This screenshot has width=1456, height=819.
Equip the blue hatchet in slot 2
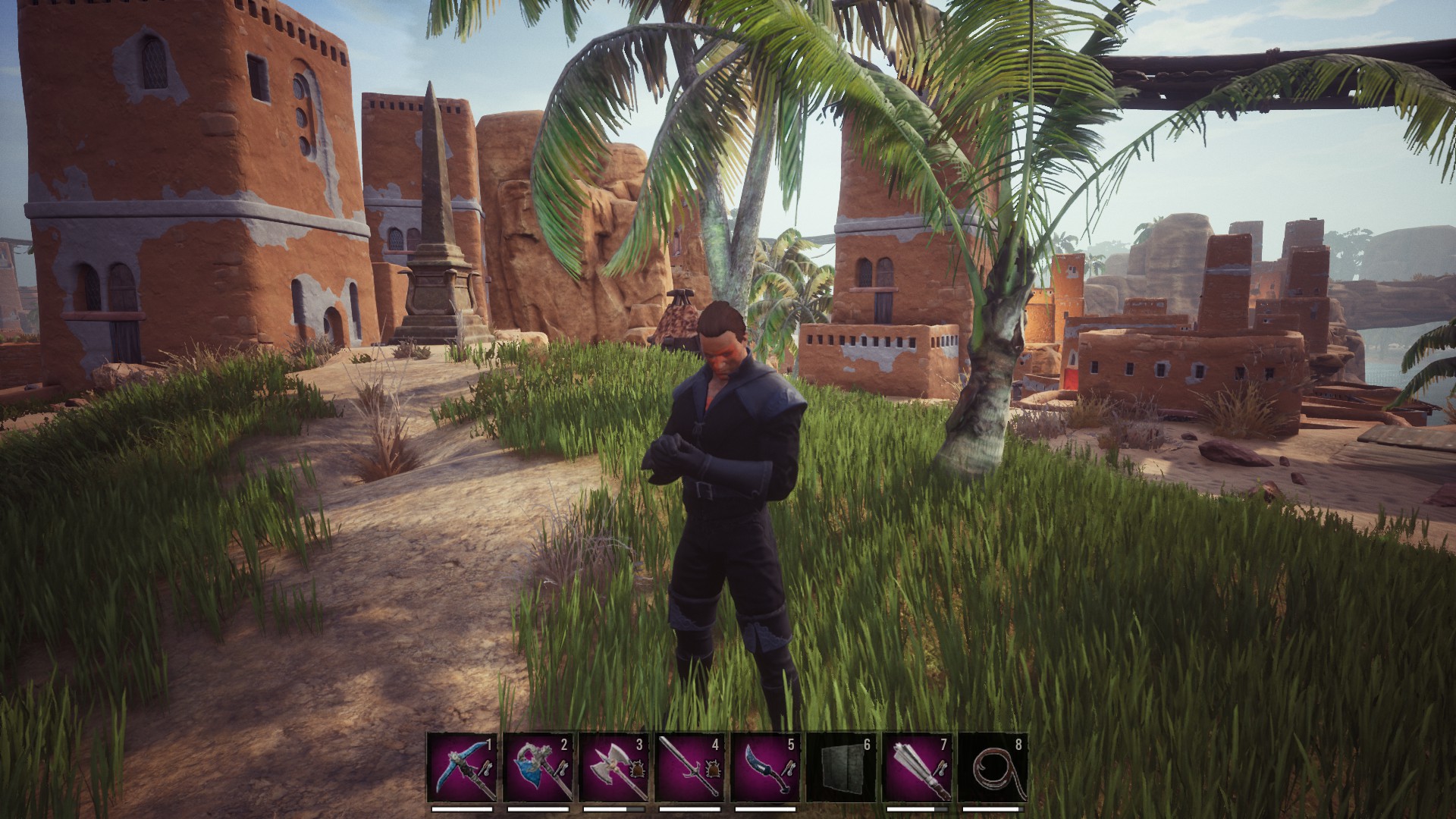tap(538, 767)
